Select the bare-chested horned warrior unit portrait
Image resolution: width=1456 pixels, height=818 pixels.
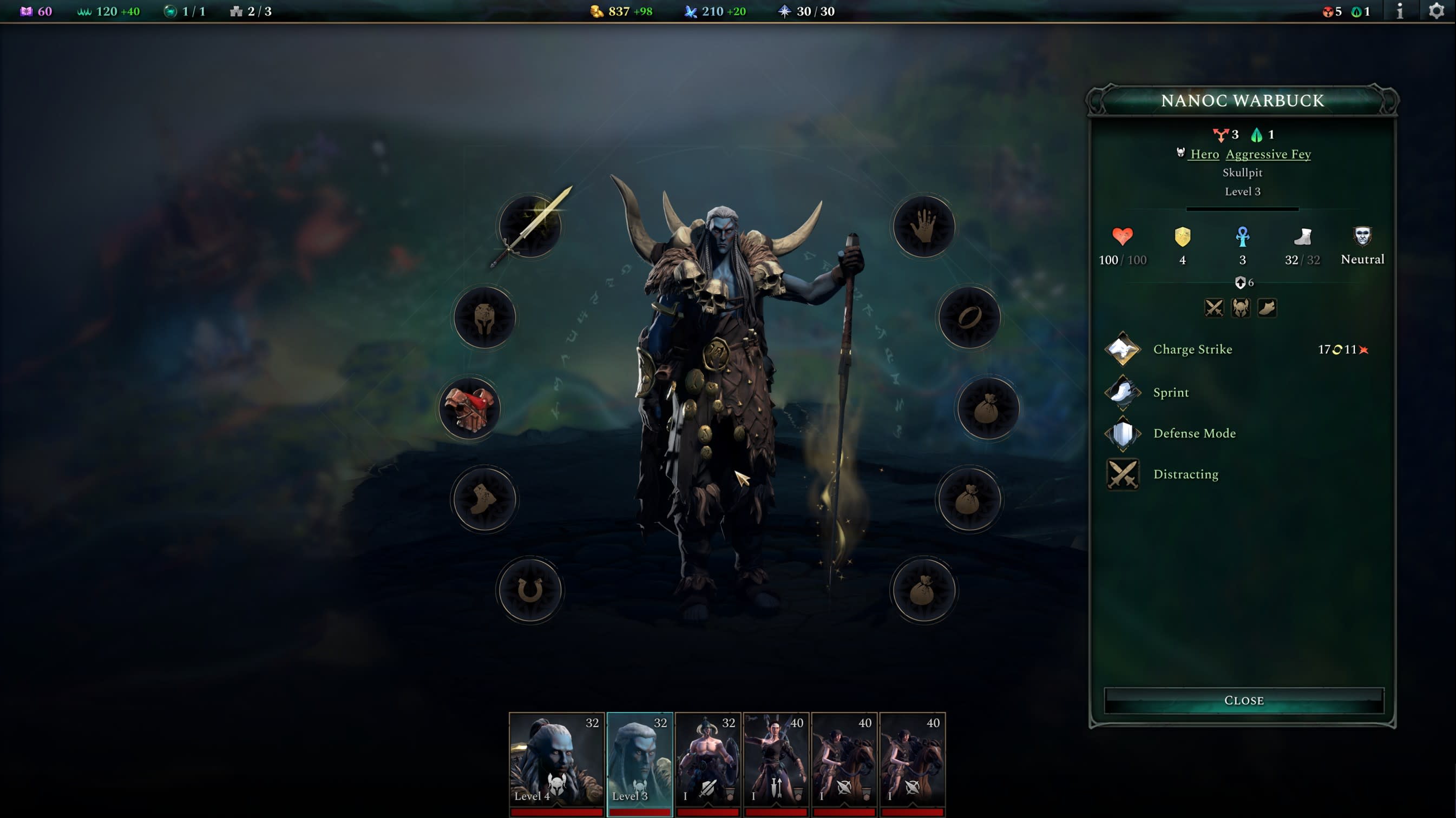pyautogui.click(x=707, y=760)
